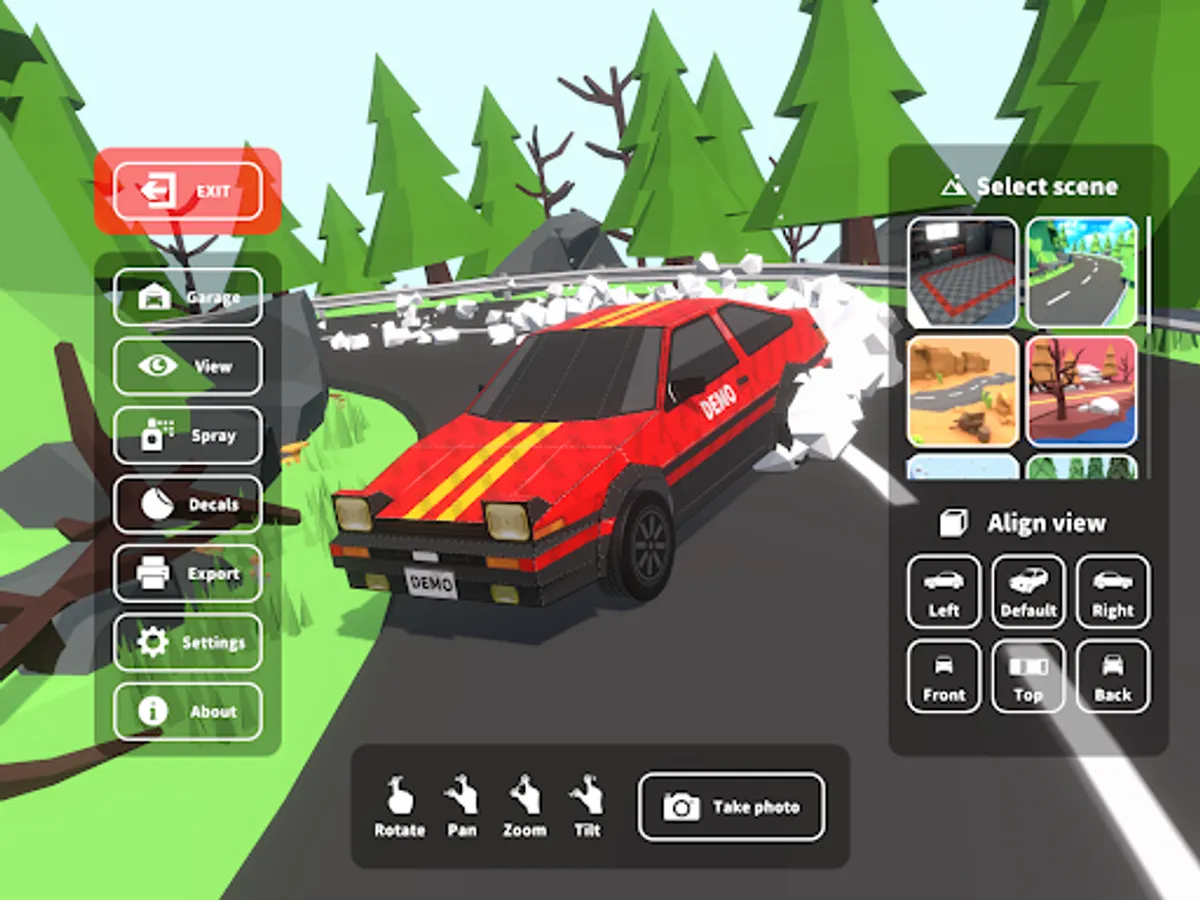Select the garage scene thumbnail
Screen dimensions: 1200x900
coord(962,273)
